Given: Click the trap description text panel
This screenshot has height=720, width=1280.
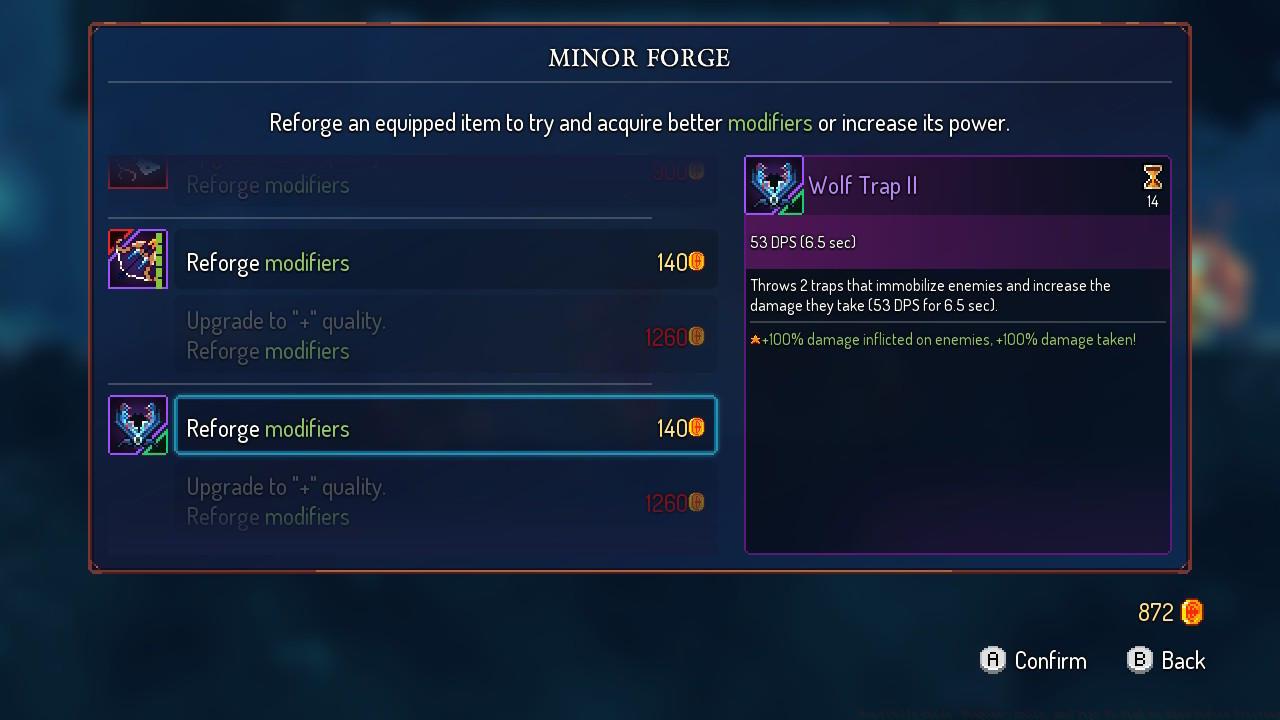Looking at the screenshot, I should point(930,294).
